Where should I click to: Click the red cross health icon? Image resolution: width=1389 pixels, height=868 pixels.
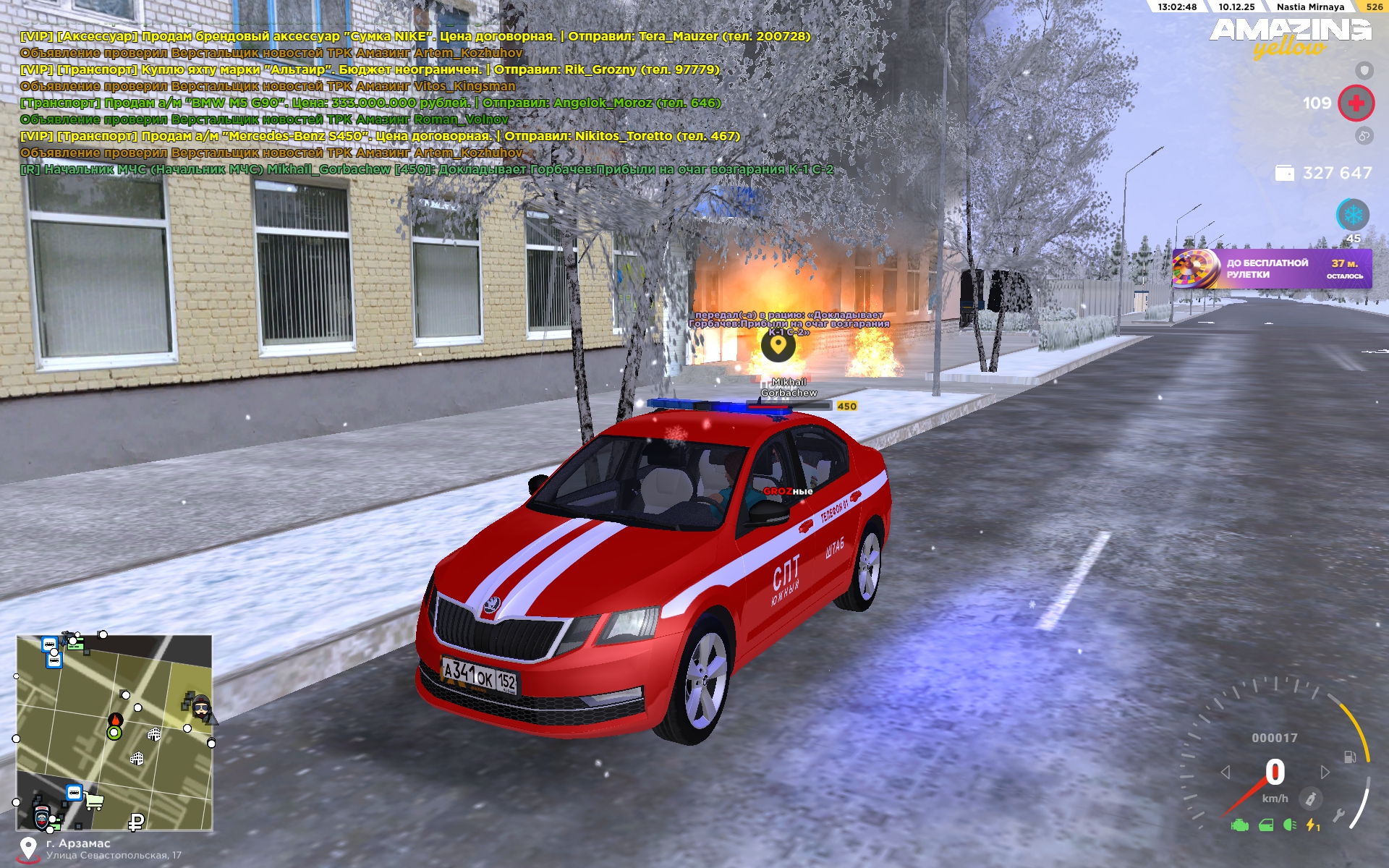(1356, 103)
